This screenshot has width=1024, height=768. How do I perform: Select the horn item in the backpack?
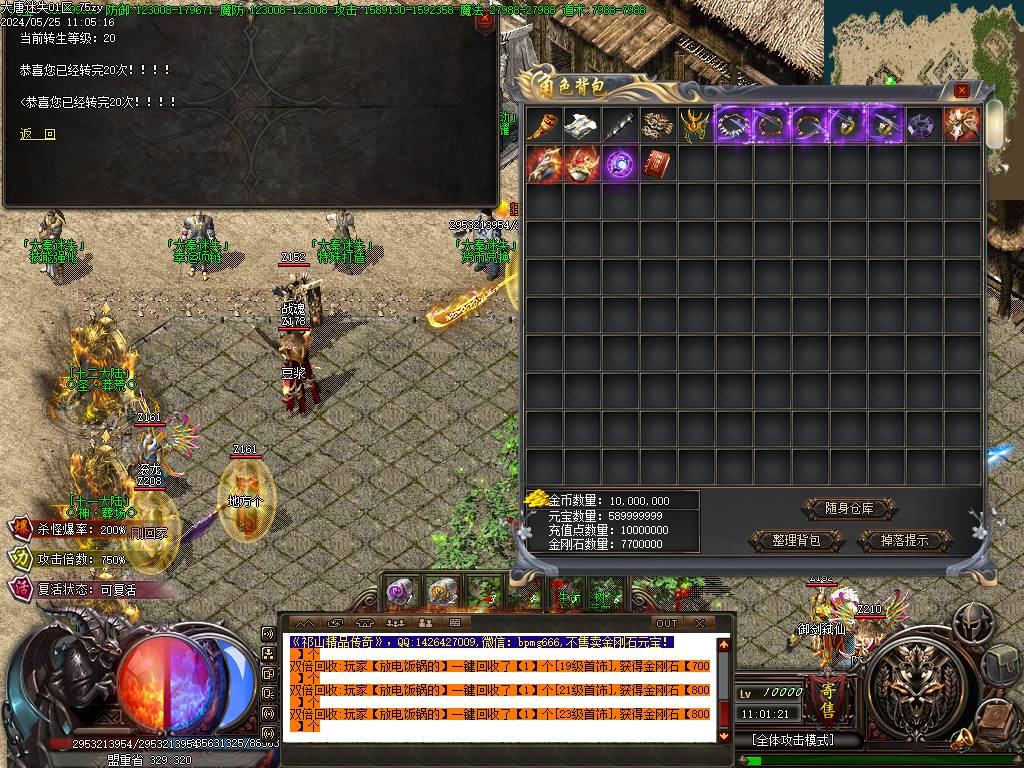[544, 125]
